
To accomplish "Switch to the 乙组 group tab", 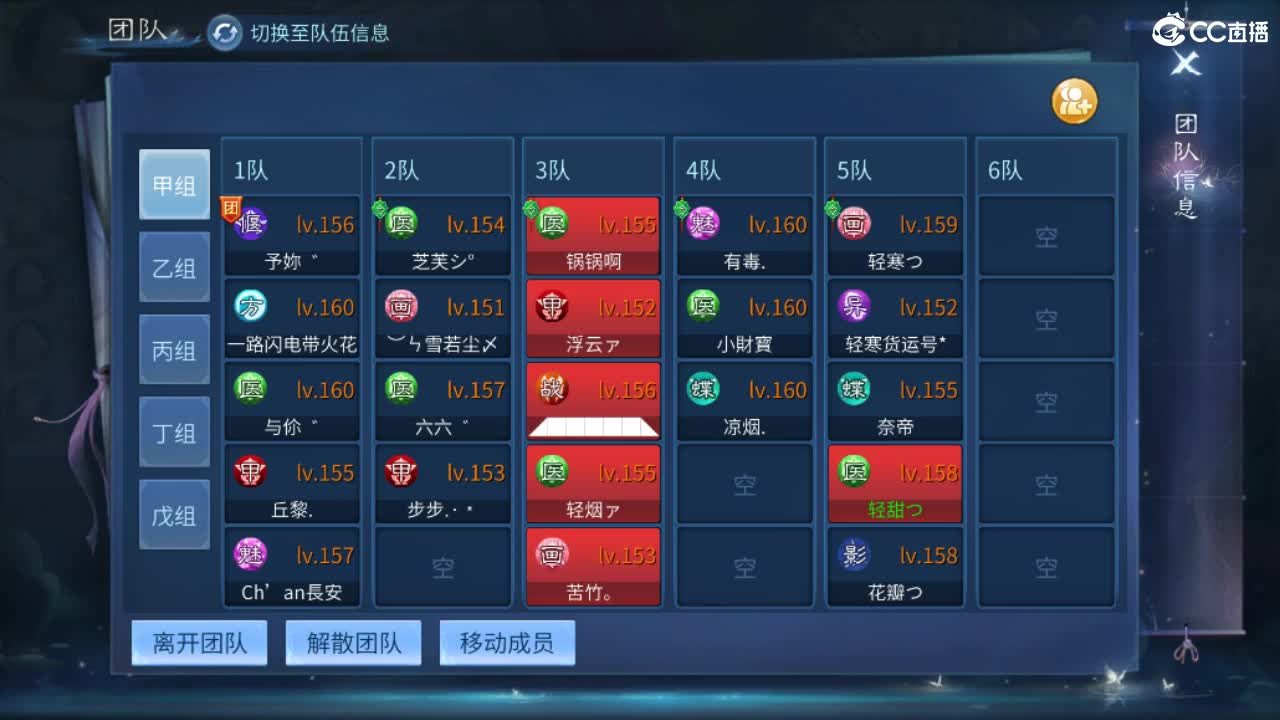I will coord(174,267).
